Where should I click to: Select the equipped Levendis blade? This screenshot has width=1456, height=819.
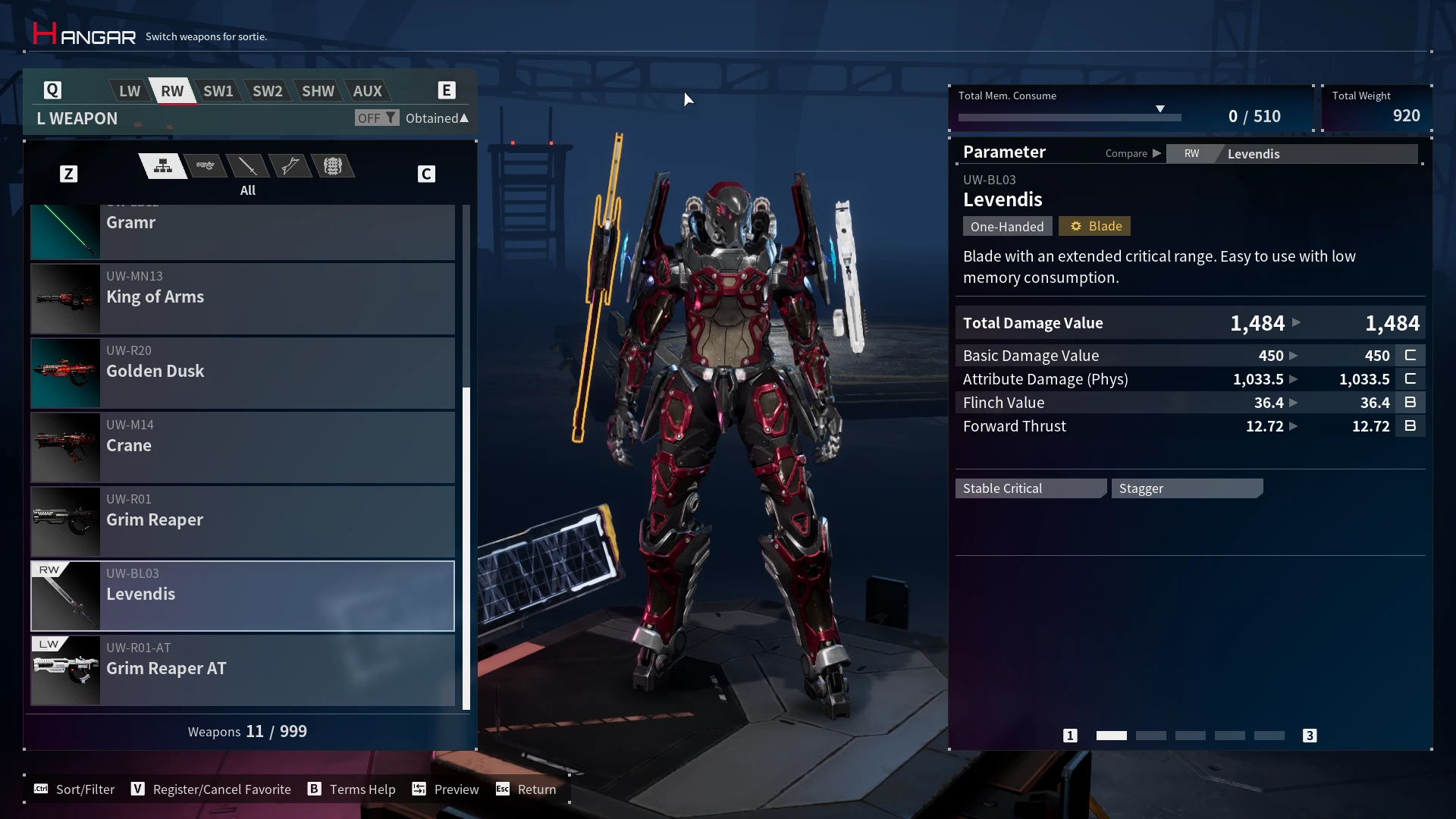tap(243, 595)
